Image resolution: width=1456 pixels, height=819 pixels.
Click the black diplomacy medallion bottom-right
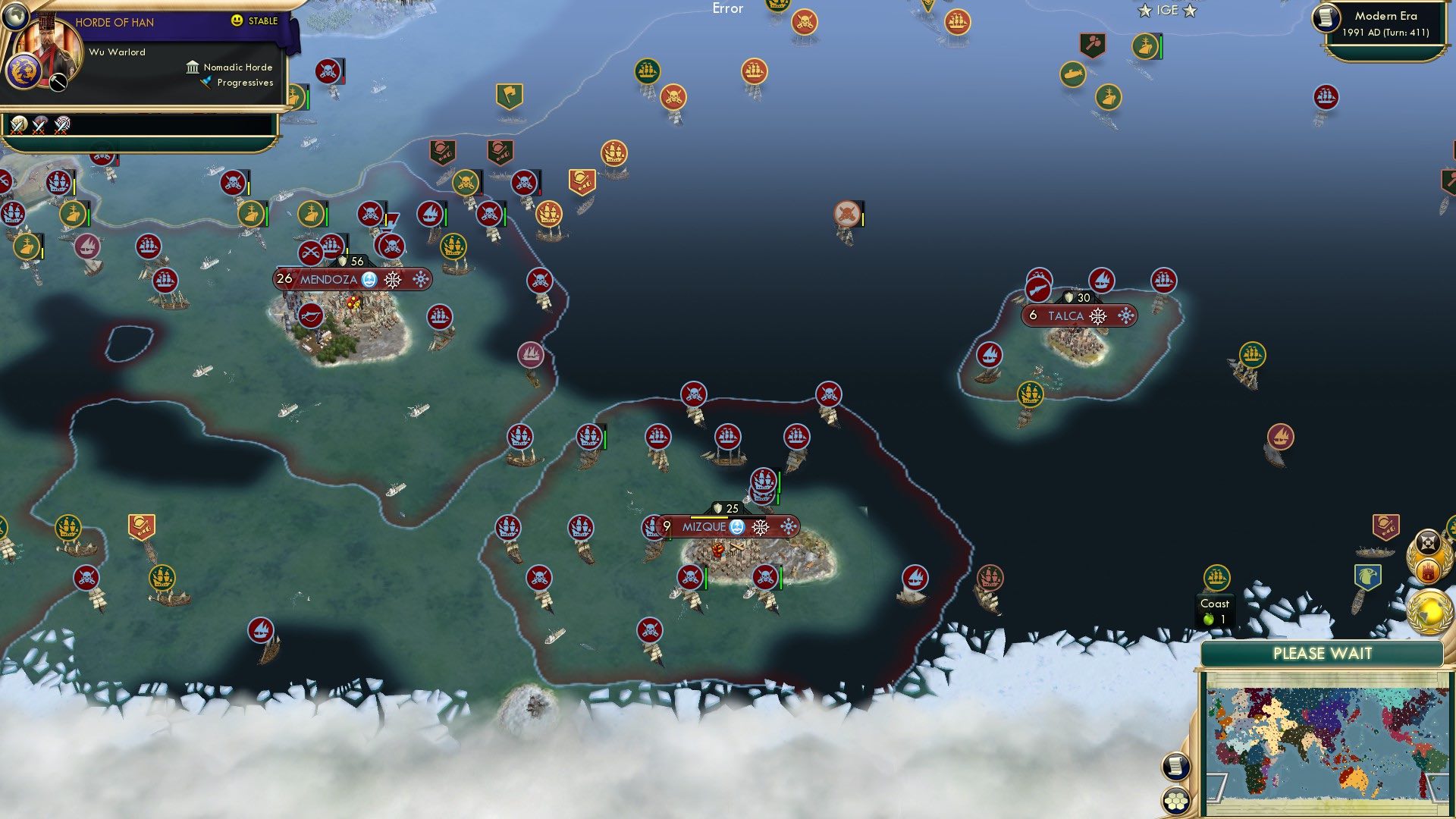(1429, 544)
